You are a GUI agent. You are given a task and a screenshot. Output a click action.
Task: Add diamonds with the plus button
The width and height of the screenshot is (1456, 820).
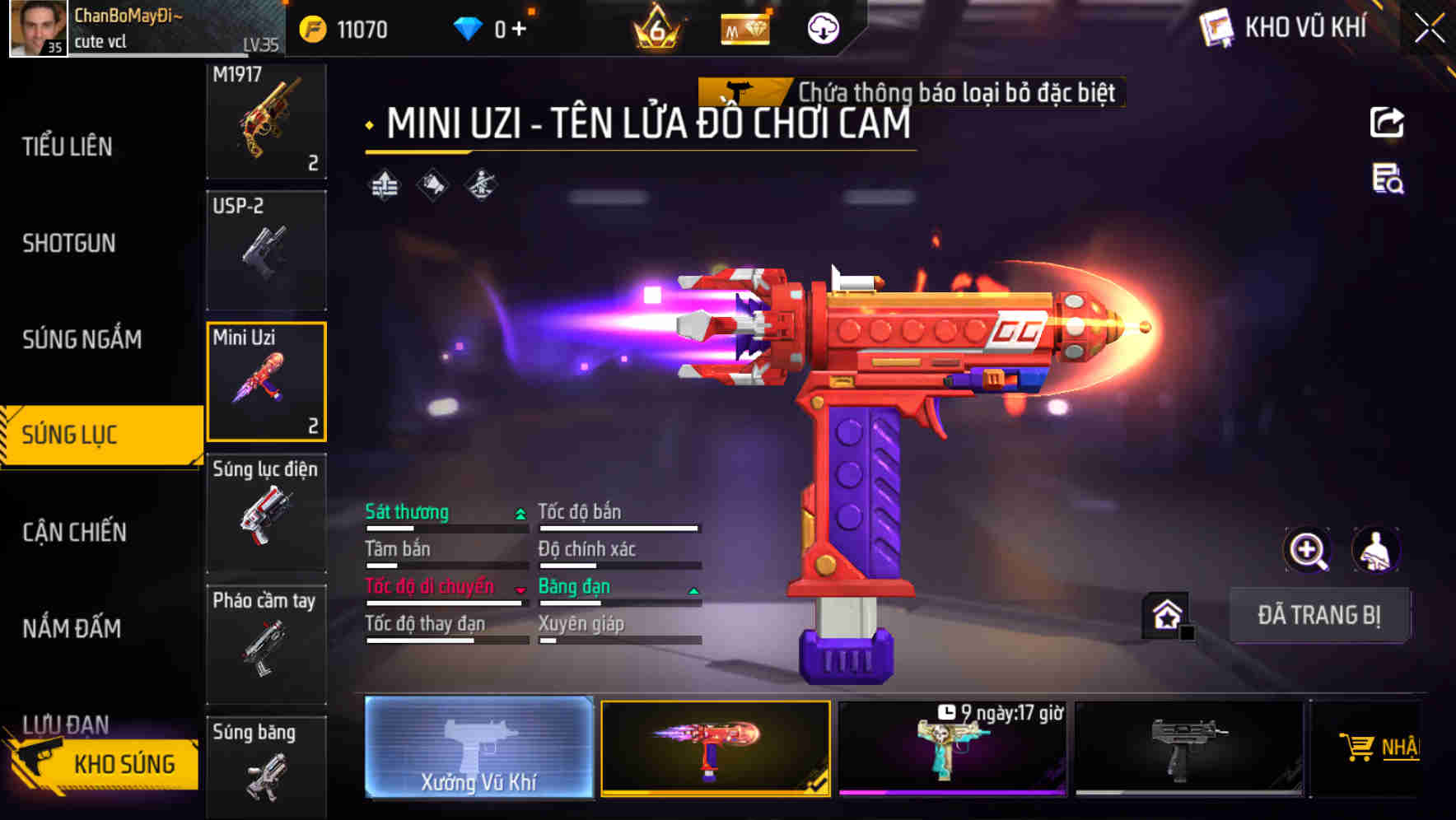pos(519,30)
